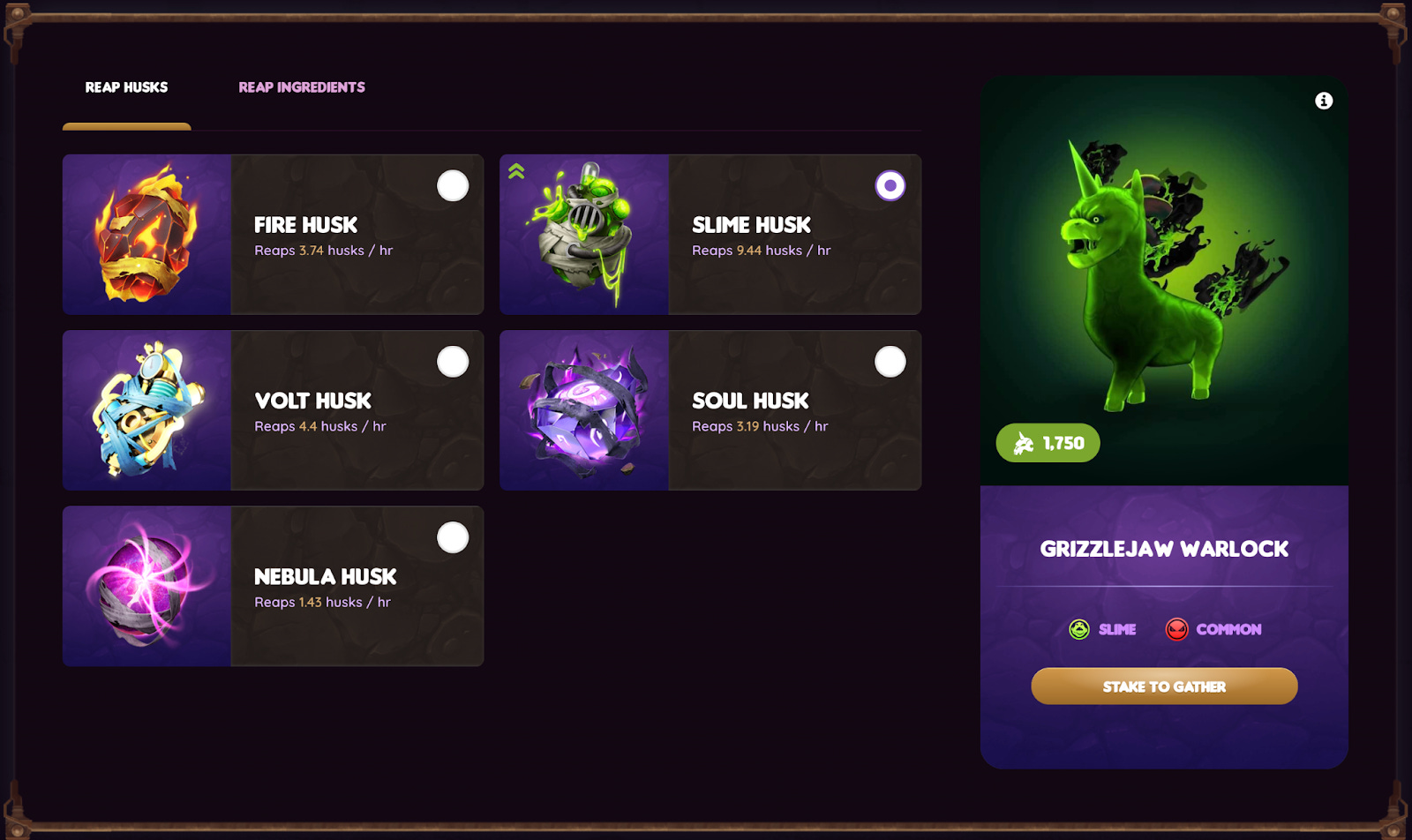Click the slime-covered Slime Husk icon
The width and height of the screenshot is (1412, 840).
tap(584, 234)
